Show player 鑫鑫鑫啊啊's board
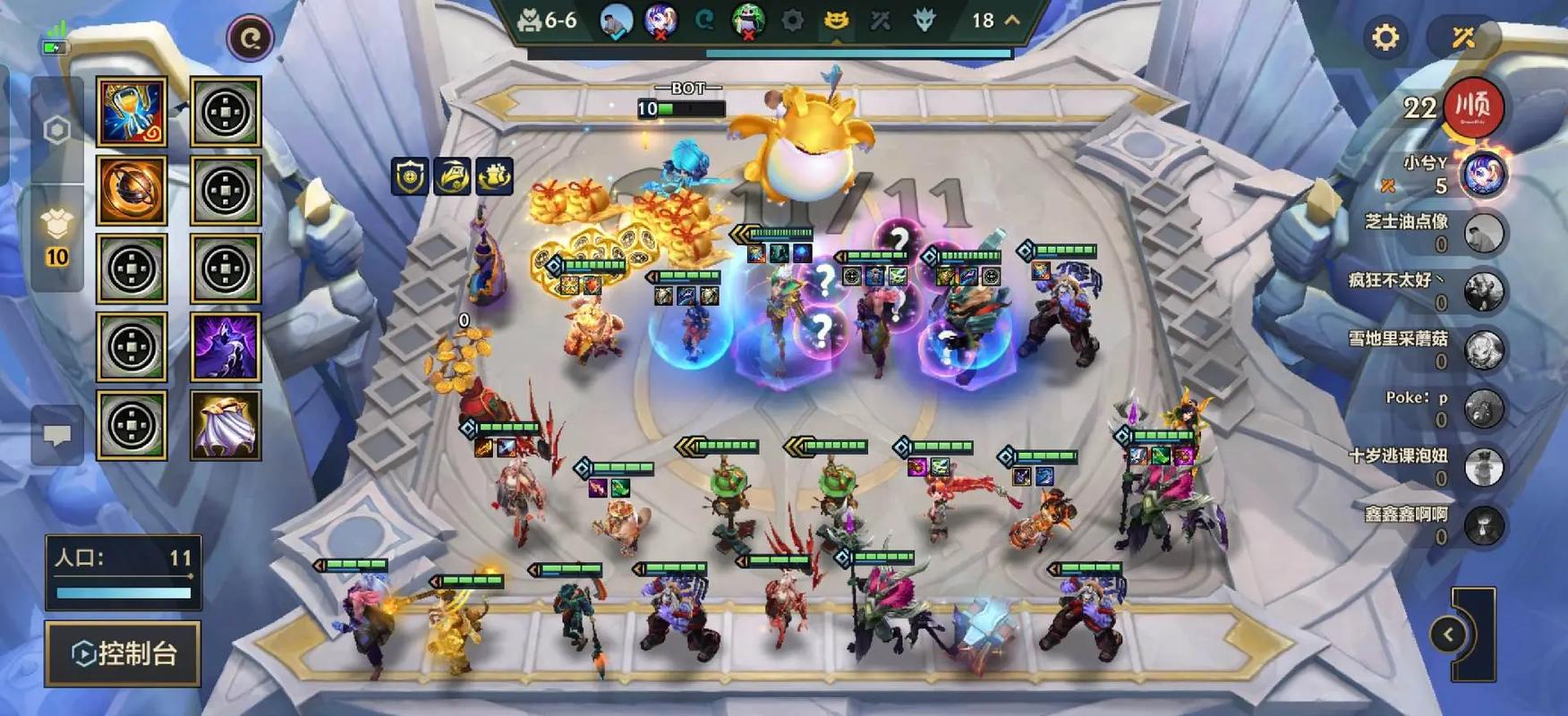Viewport: 1568px width, 716px height. pos(1484,525)
